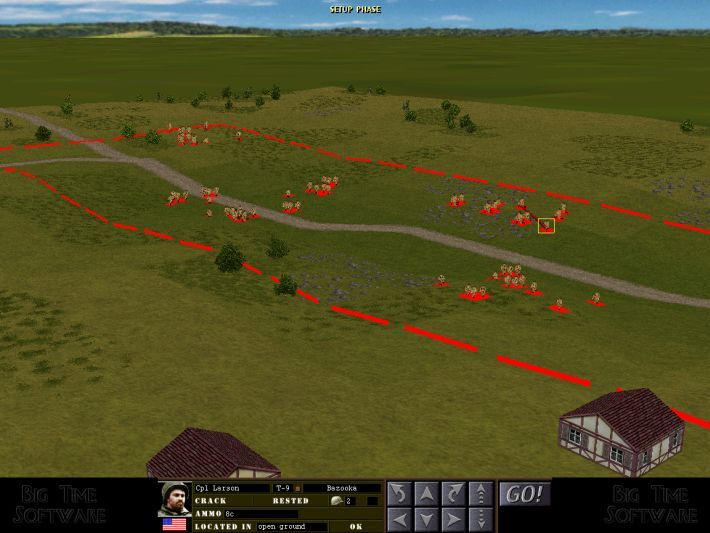Viewport: 710px width, 533px height.
Task: Select the highlighted bazooka unit on the battlefield
Action: (x=546, y=225)
